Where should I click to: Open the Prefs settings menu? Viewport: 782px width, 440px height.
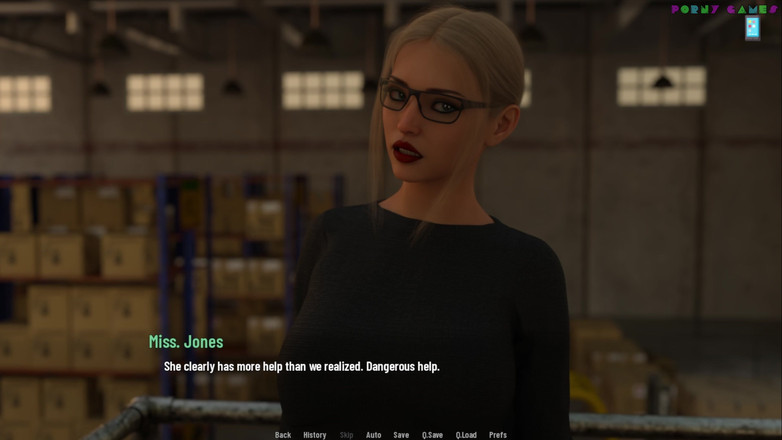[x=498, y=435]
